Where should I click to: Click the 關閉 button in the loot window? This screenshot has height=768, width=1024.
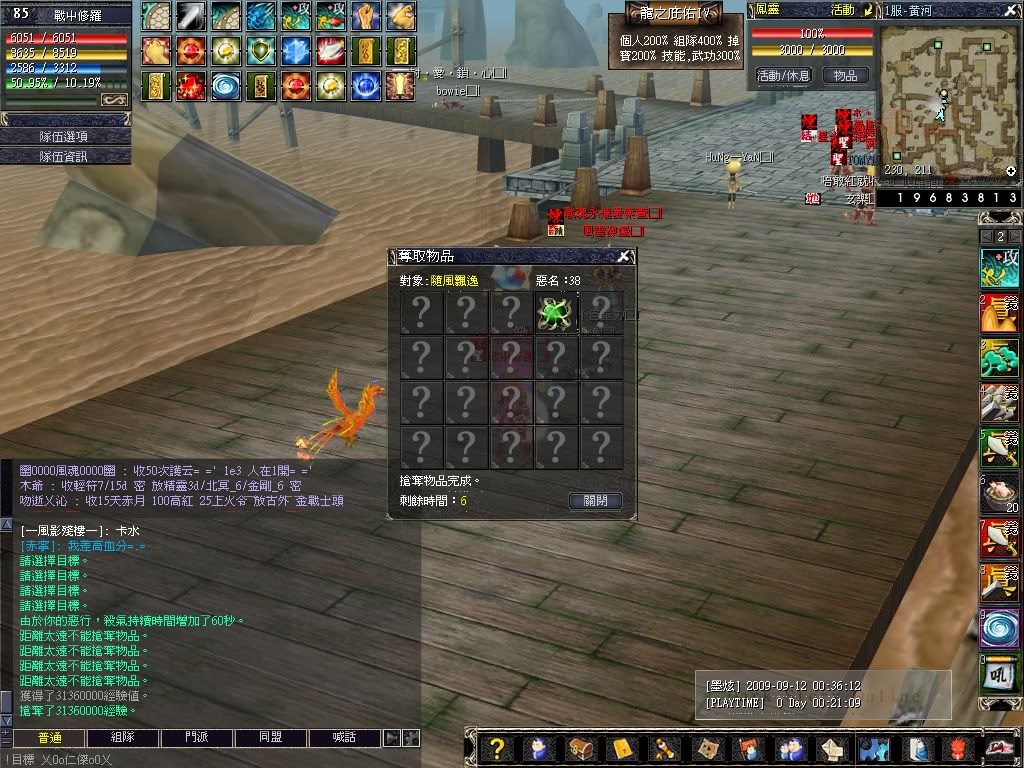coord(595,501)
